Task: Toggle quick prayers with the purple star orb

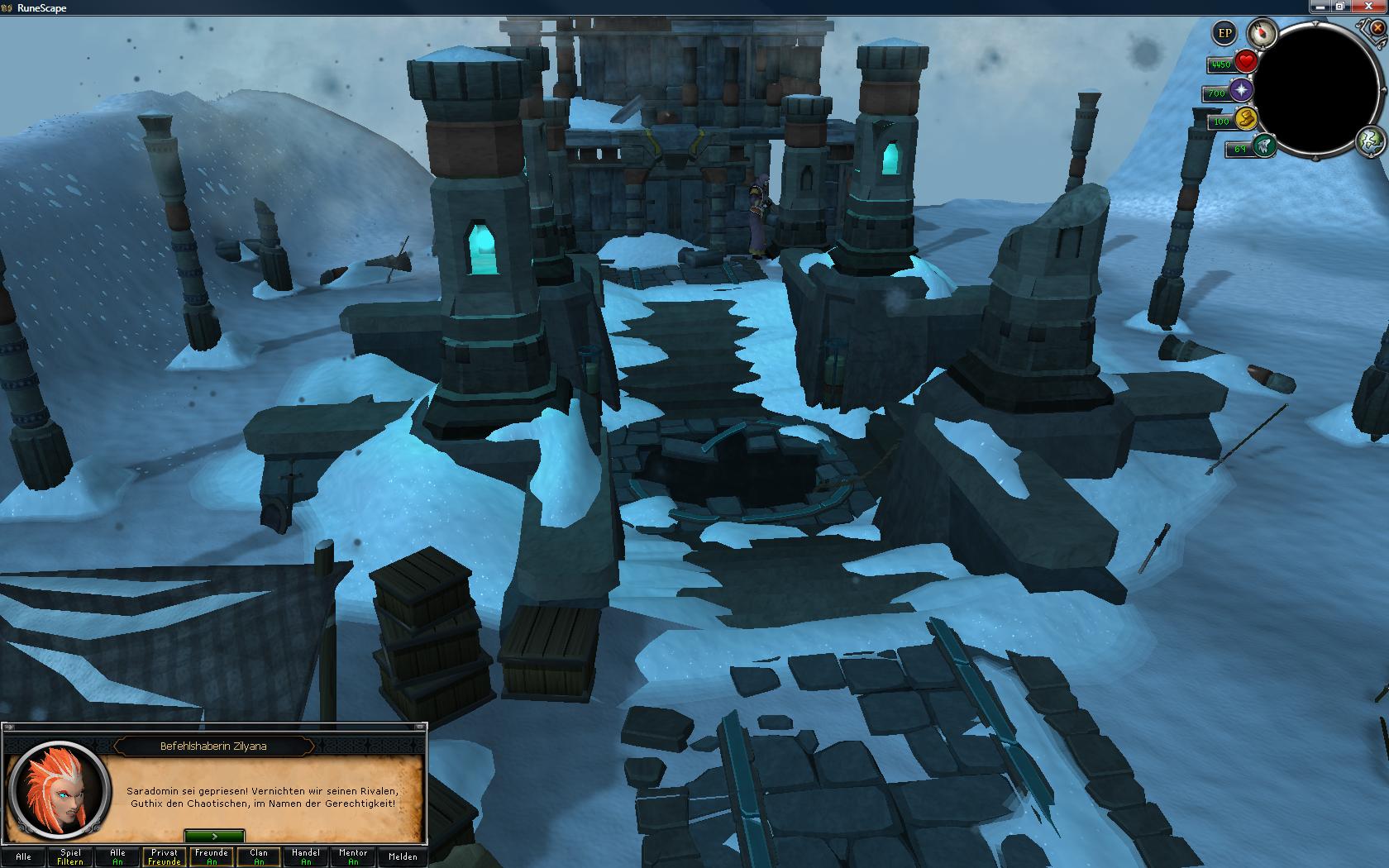Action: pos(1241,91)
